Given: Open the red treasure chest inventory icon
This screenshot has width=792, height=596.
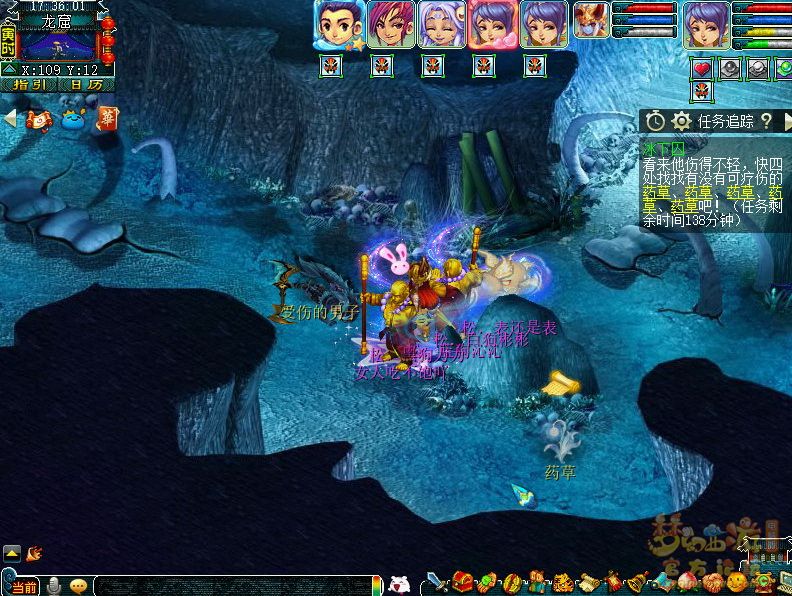Looking at the screenshot, I should click(461, 582).
